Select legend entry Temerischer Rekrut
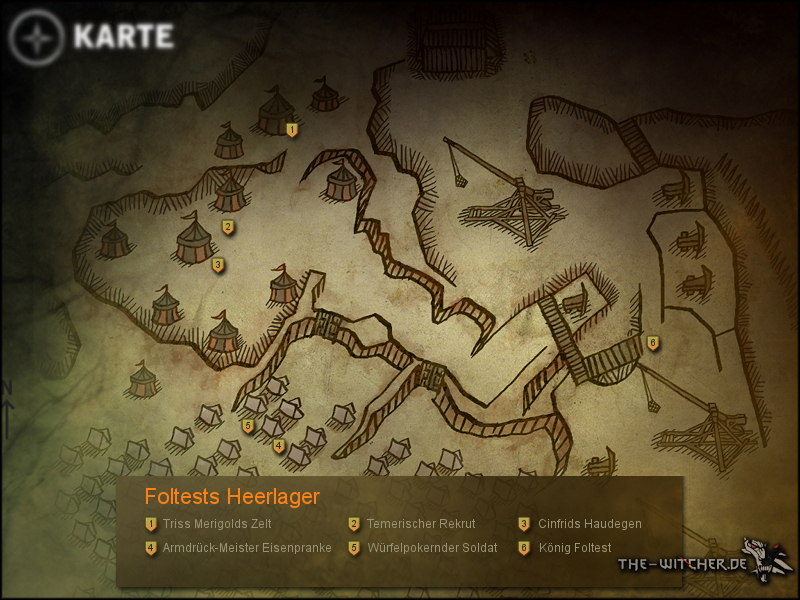This screenshot has height=600, width=800. [x=420, y=523]
